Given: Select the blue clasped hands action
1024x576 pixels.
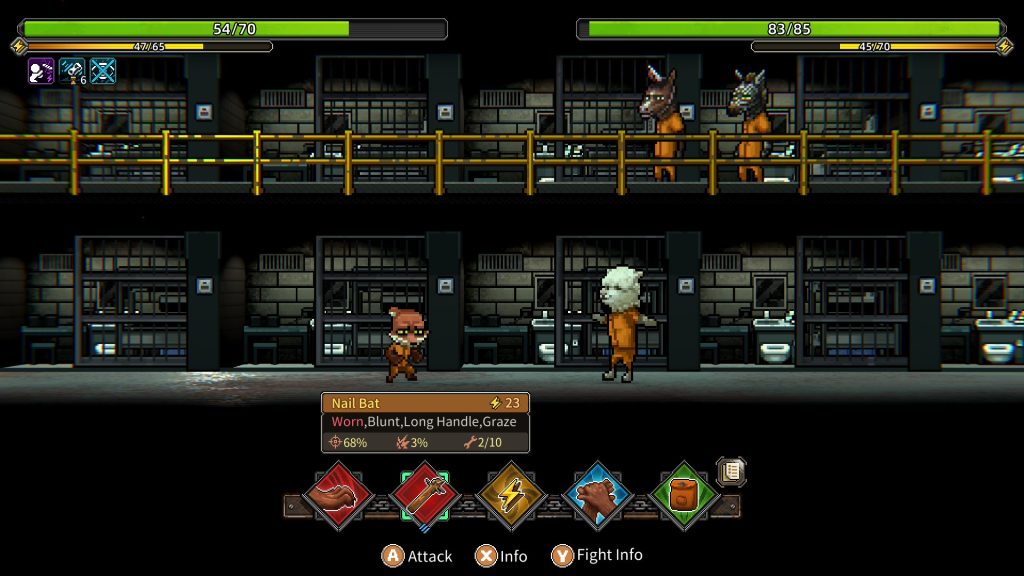Looking at the screenshot, I should click(x=598, y=494).
